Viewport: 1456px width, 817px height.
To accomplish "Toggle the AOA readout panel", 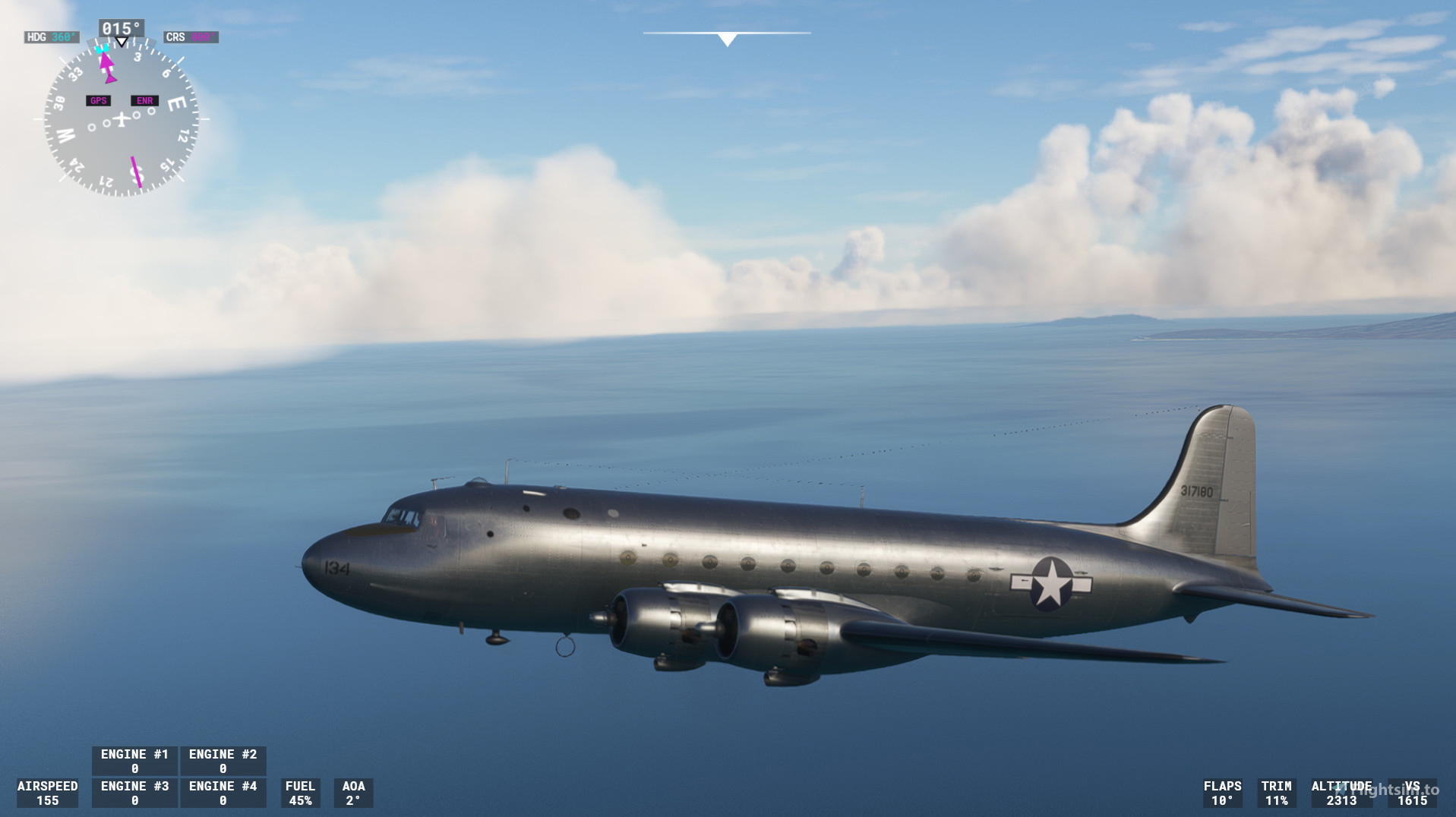I will [x=352, y=792].
